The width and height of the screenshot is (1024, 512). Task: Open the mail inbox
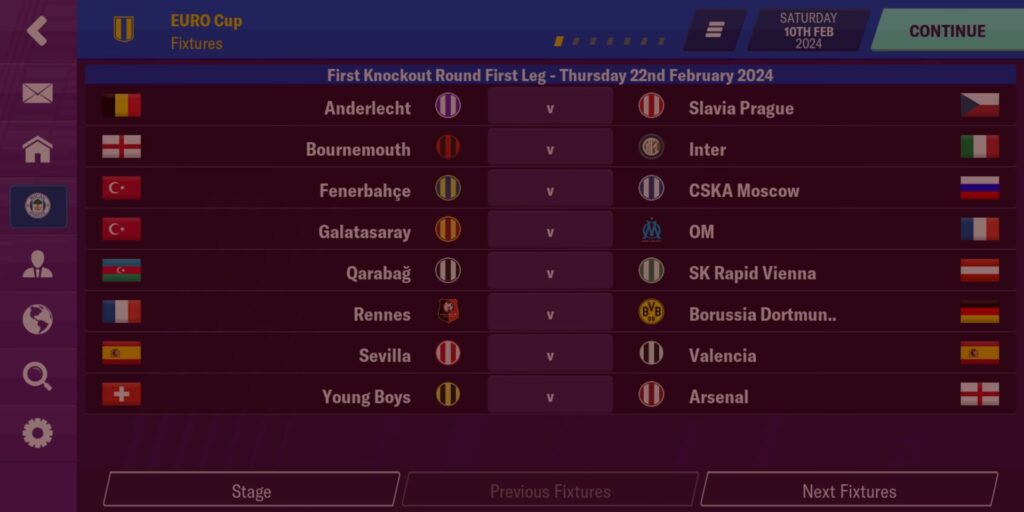pyautogui.click(x=37, y=93)
